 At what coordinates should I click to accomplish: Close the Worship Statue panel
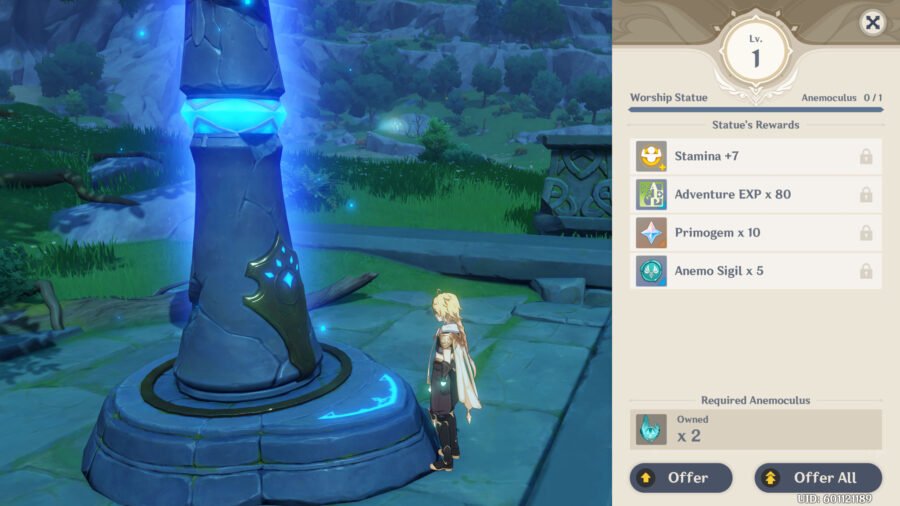point(872,22)
